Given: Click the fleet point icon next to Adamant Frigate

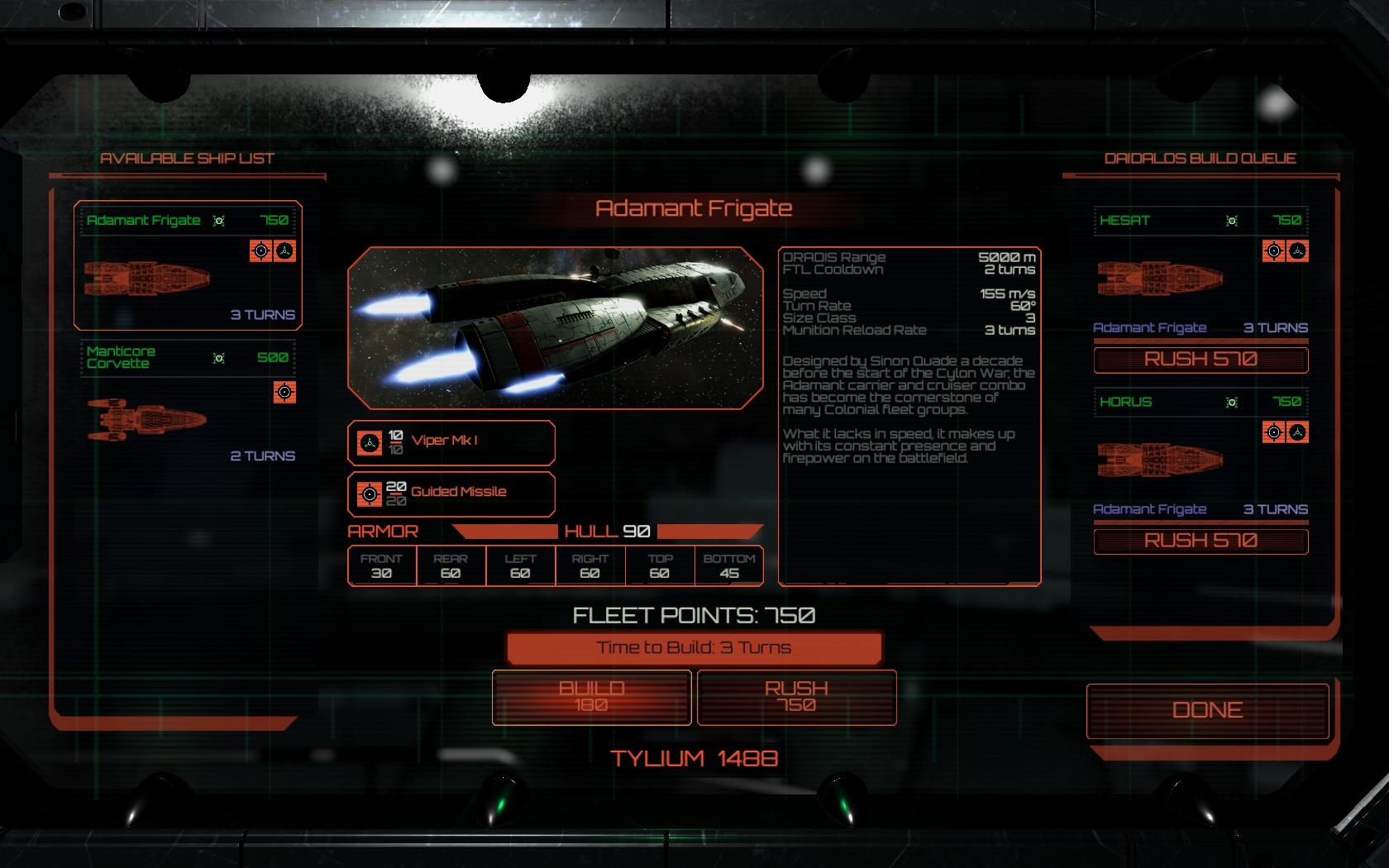Looking at the screenshot, I should point(219,221).
